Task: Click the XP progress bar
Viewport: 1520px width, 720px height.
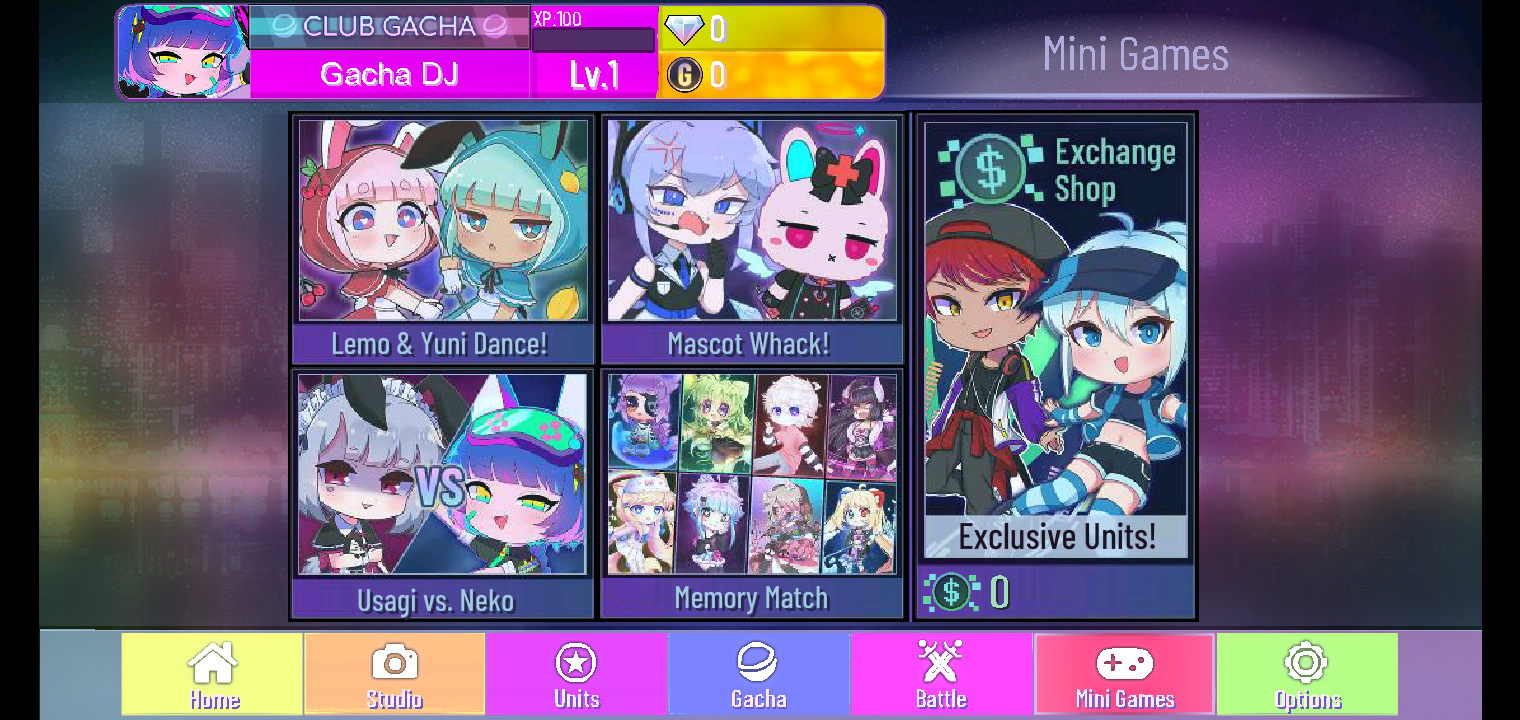Action: tap(593, 42)
